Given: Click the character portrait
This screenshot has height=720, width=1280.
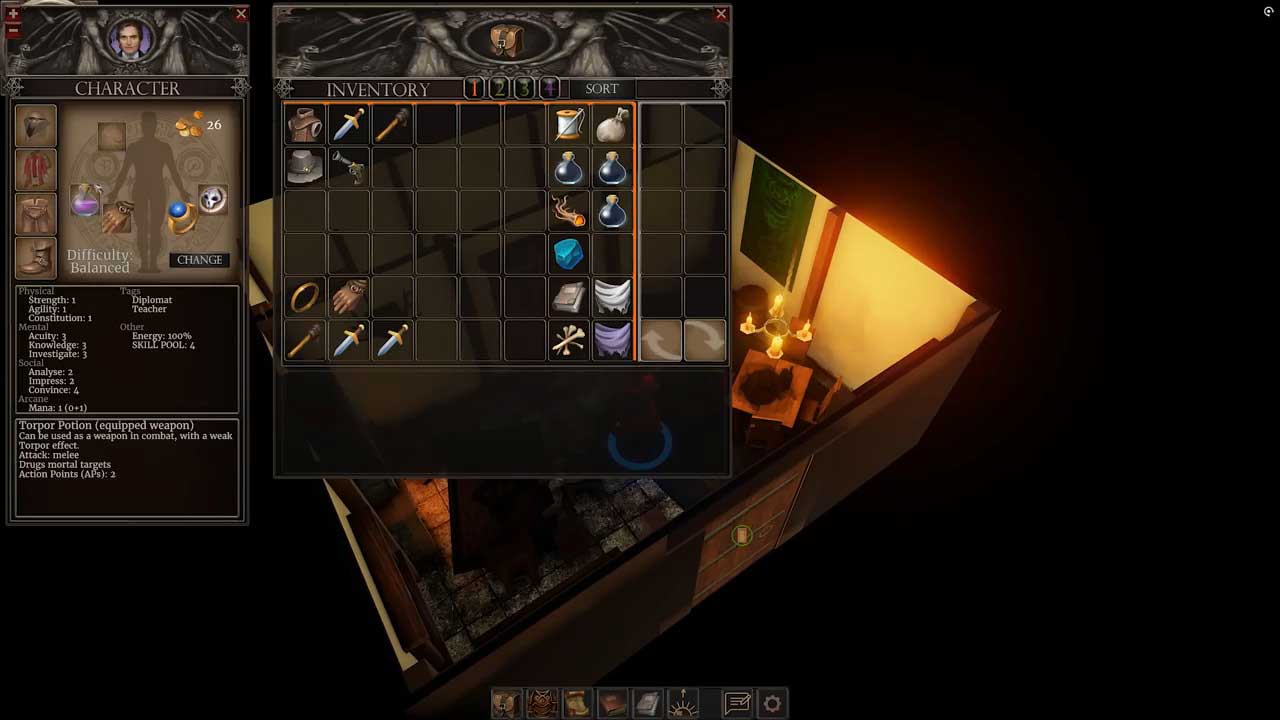Looking at the screenshot, I should click(x=129, y=40).
